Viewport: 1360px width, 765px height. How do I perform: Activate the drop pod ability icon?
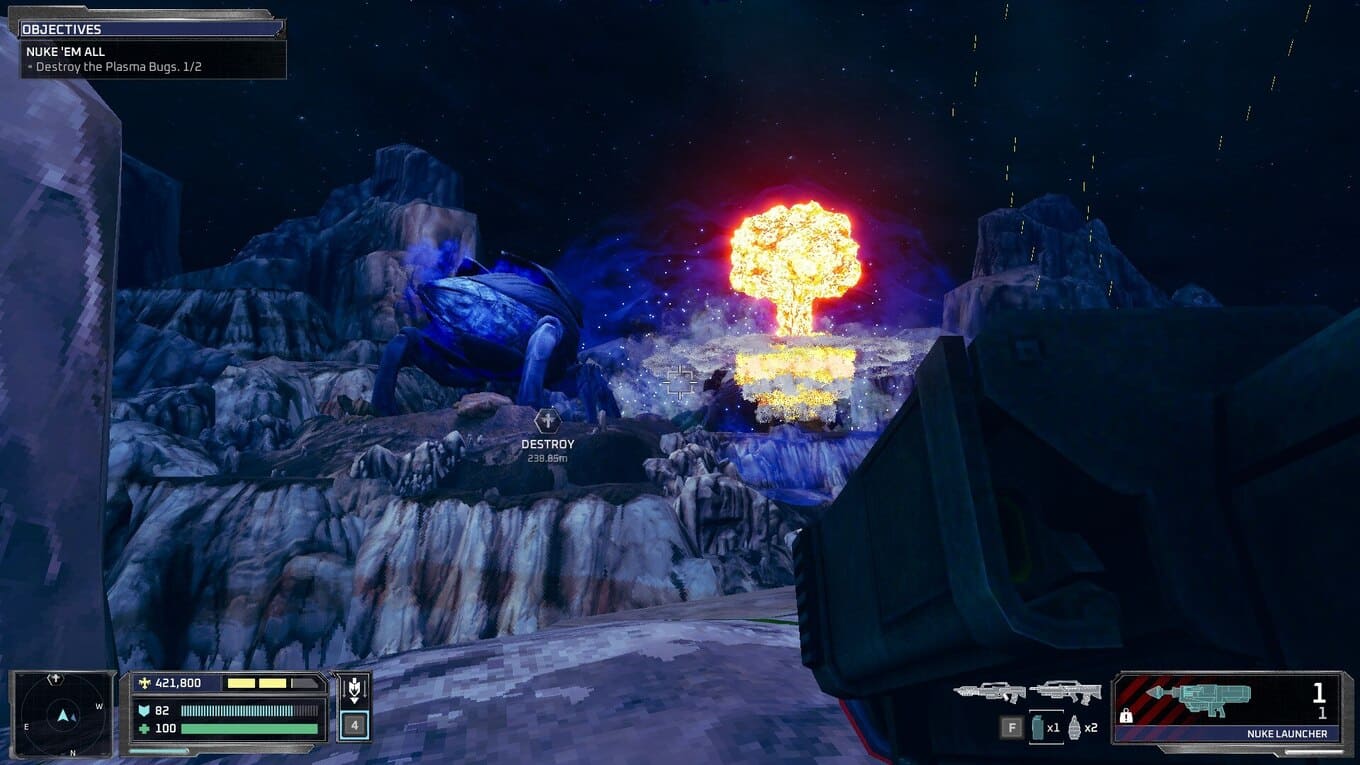[x=354, y=688]
